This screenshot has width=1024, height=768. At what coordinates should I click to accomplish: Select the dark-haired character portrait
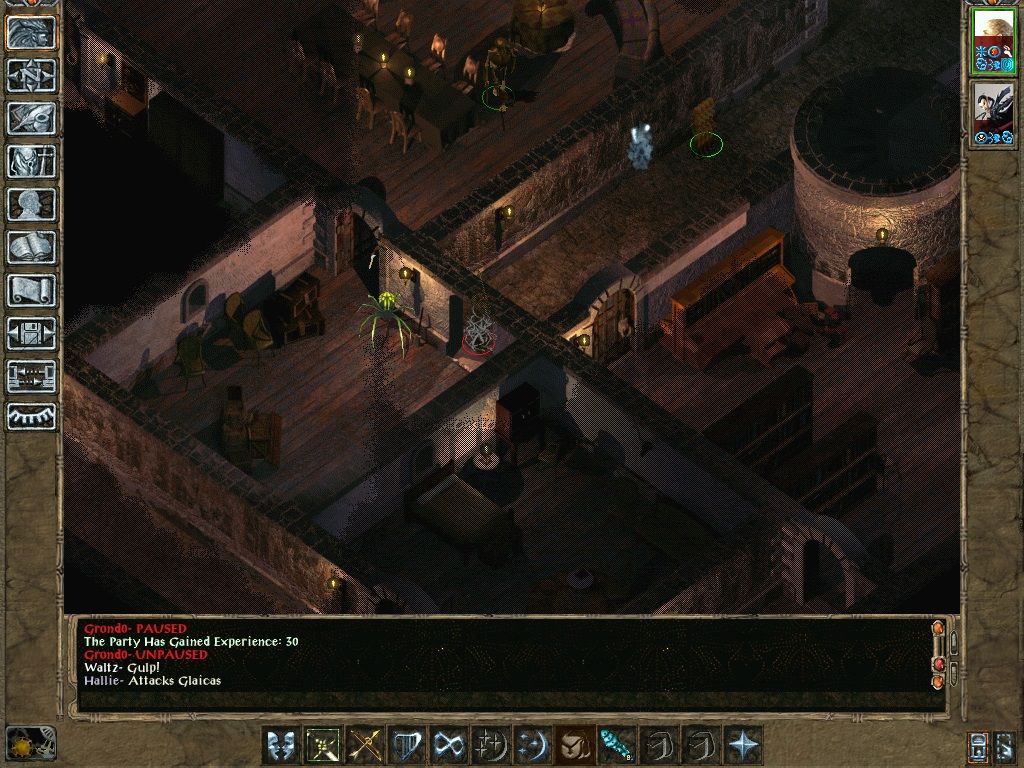993,114
